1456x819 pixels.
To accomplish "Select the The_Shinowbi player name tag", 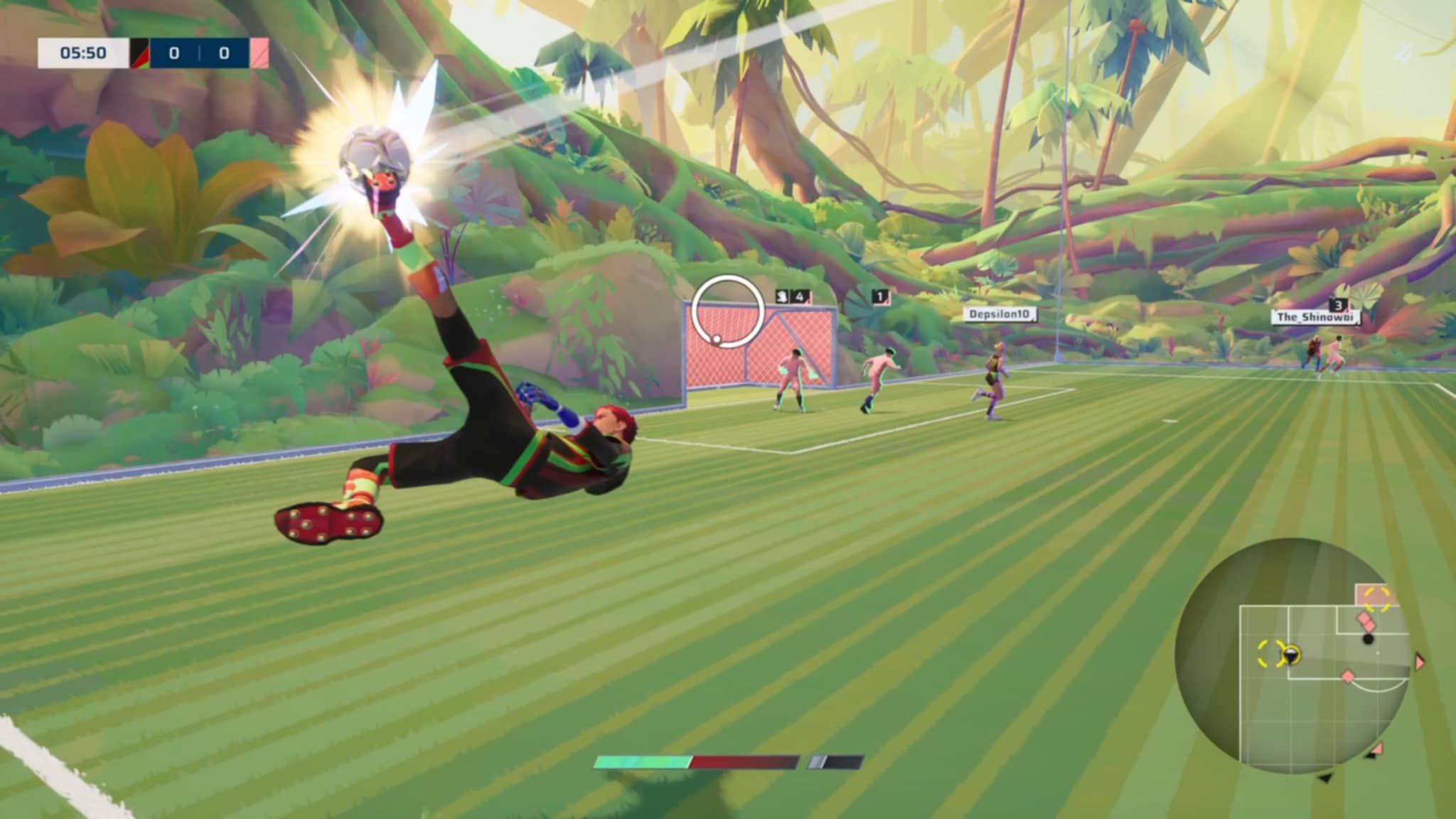I will pos(1315,318).
